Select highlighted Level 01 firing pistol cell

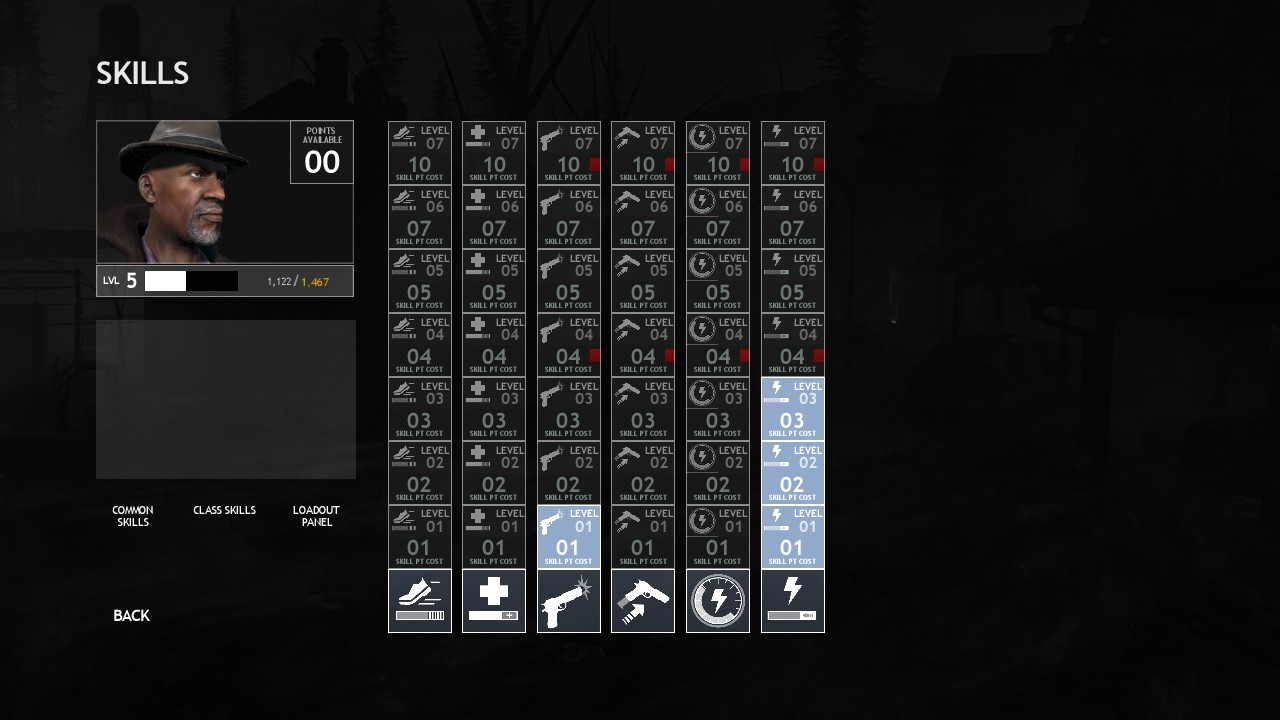coord(569,537)
